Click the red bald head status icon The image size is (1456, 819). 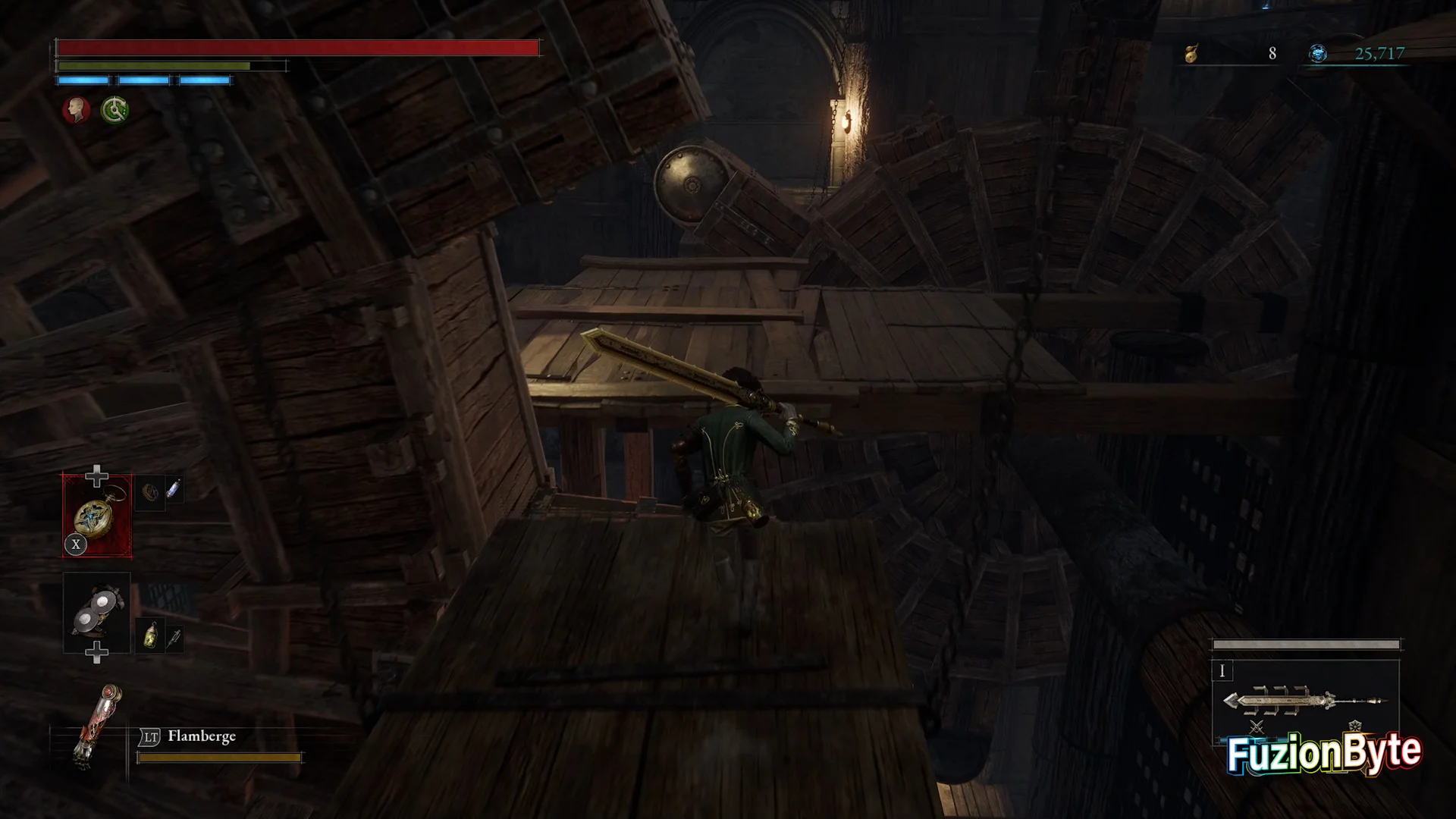pyautogui.click(x=75, y=110)
